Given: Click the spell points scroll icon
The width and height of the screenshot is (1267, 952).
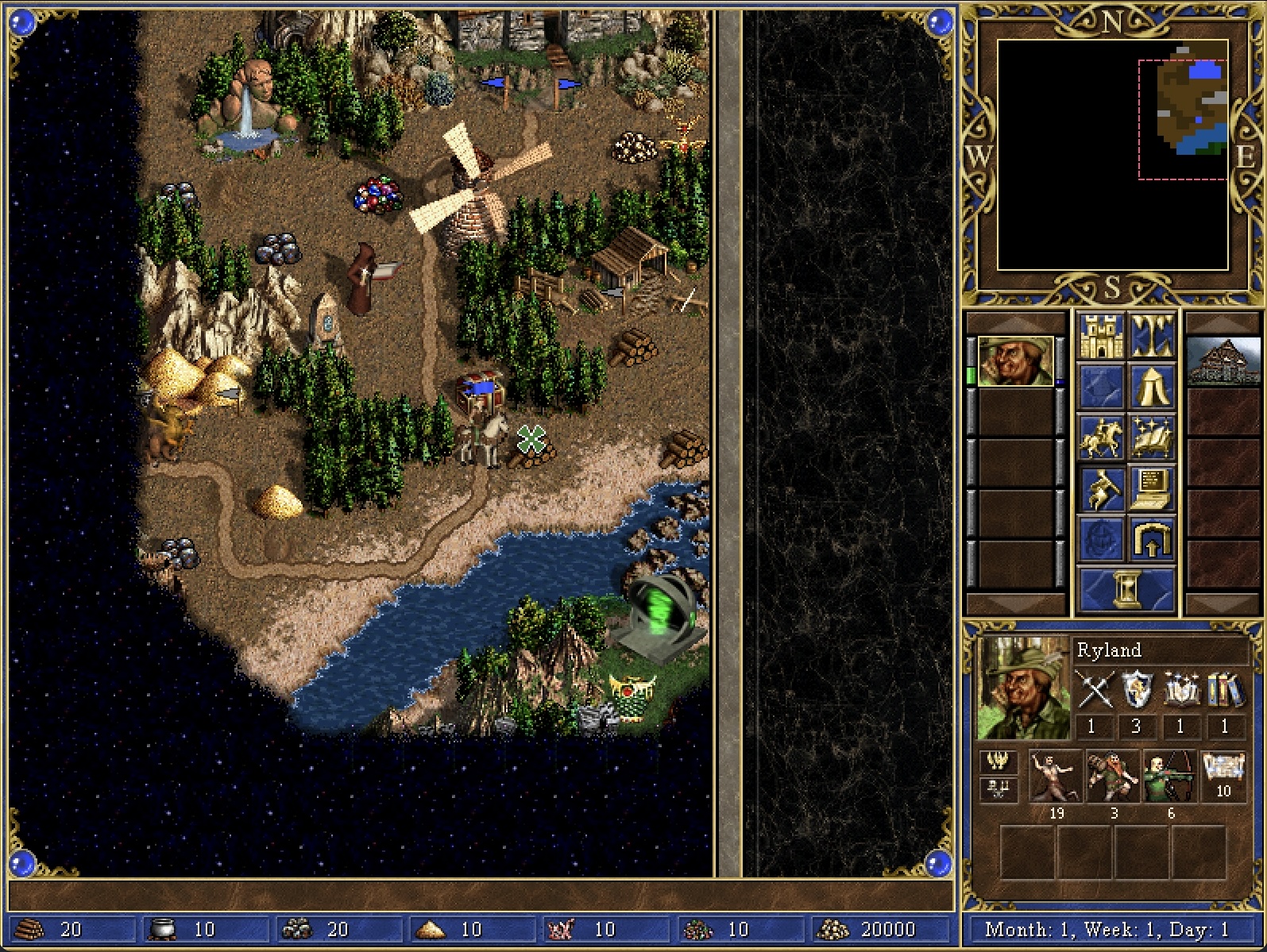Looking at the screenshot, I should [x=1223, y=769].
